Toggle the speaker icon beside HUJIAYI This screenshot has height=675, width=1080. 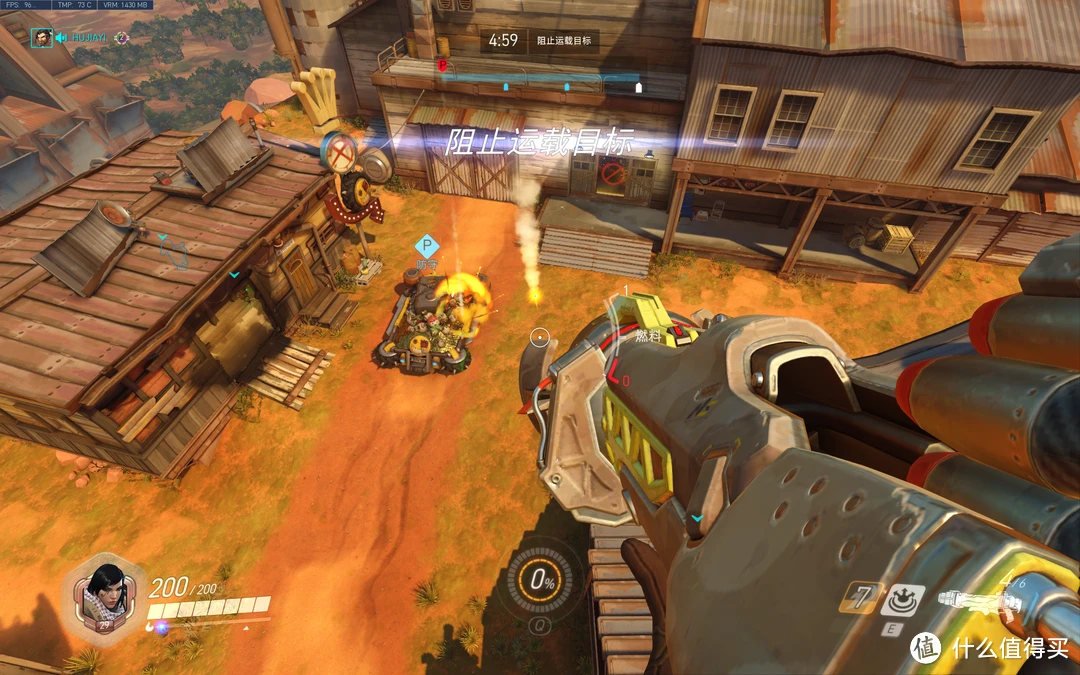click(x=62, y=38)
